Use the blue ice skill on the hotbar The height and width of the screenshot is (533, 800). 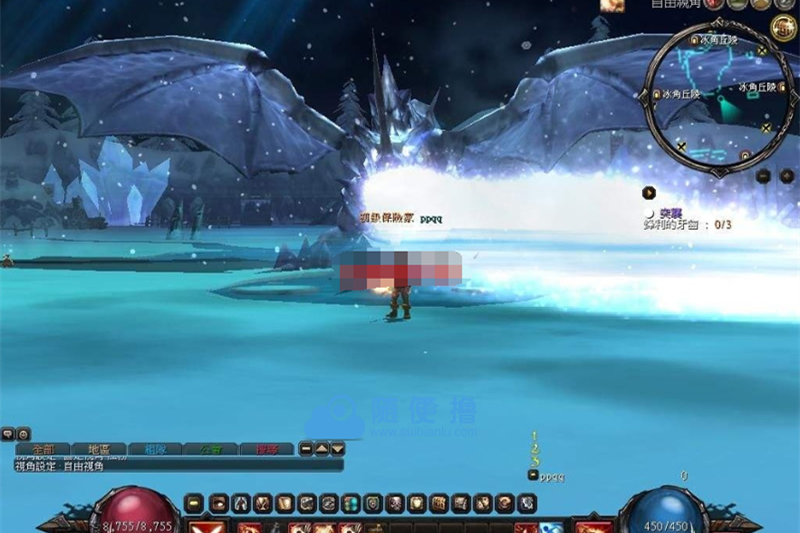(551, 527)
